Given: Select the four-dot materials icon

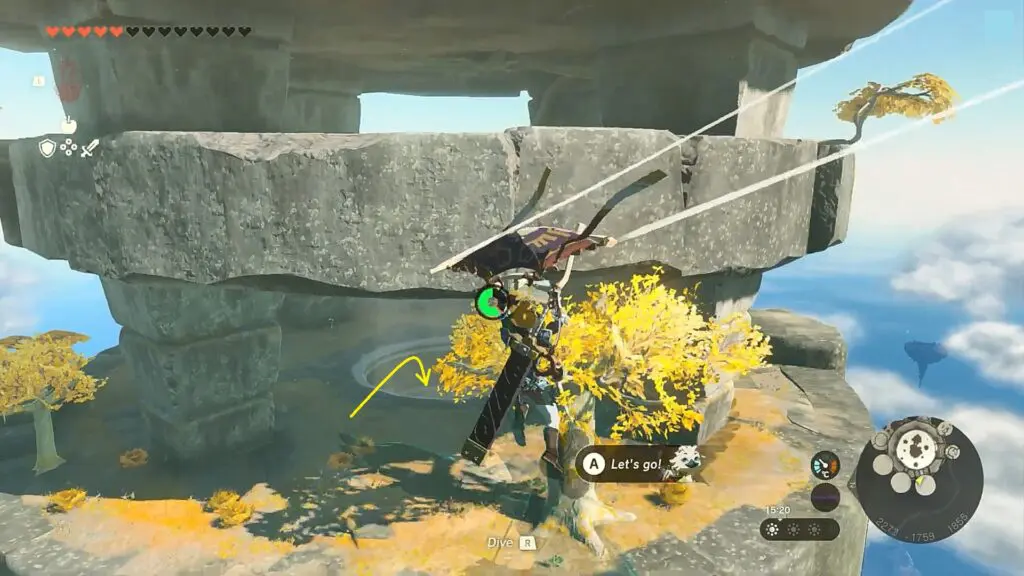Looking at the screenshot, I should tap(68, 148).
